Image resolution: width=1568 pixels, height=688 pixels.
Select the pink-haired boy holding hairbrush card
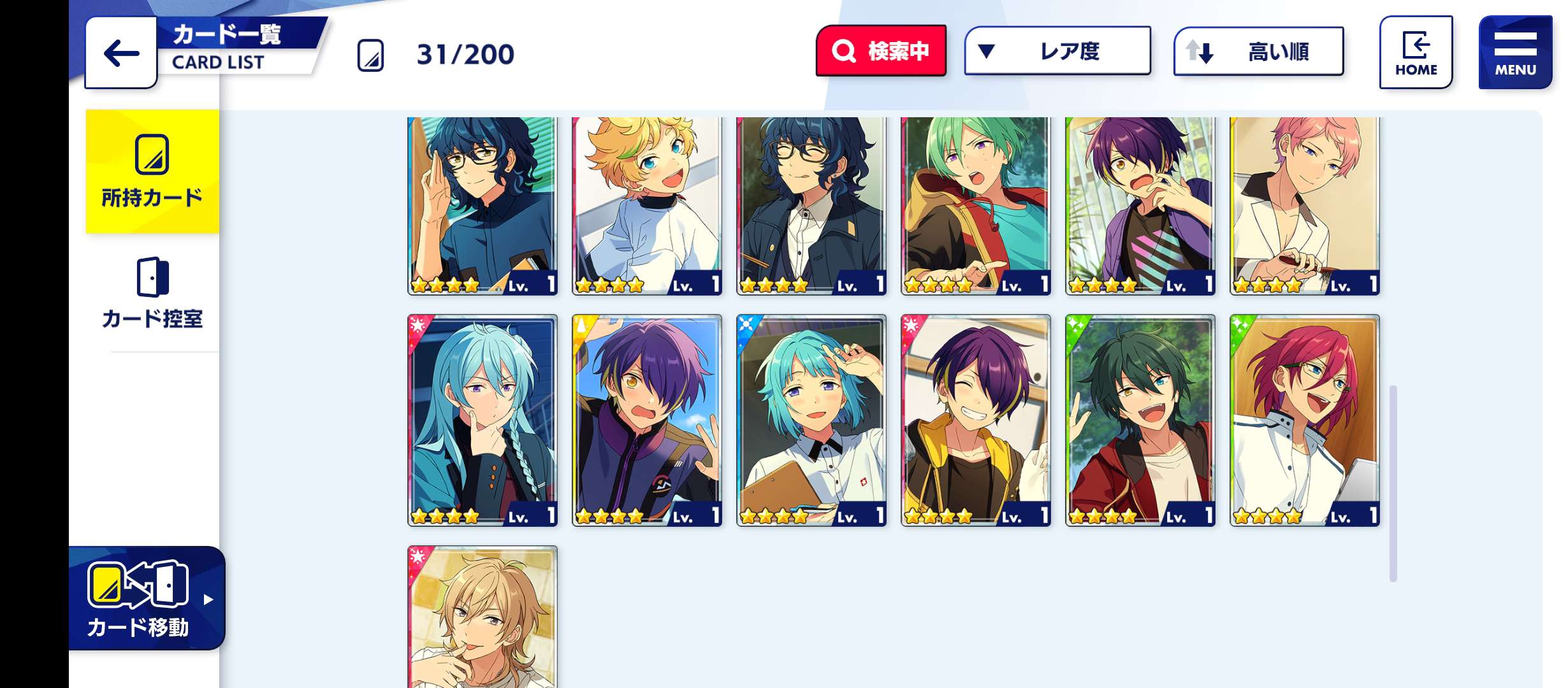(x=1305, y=204)
